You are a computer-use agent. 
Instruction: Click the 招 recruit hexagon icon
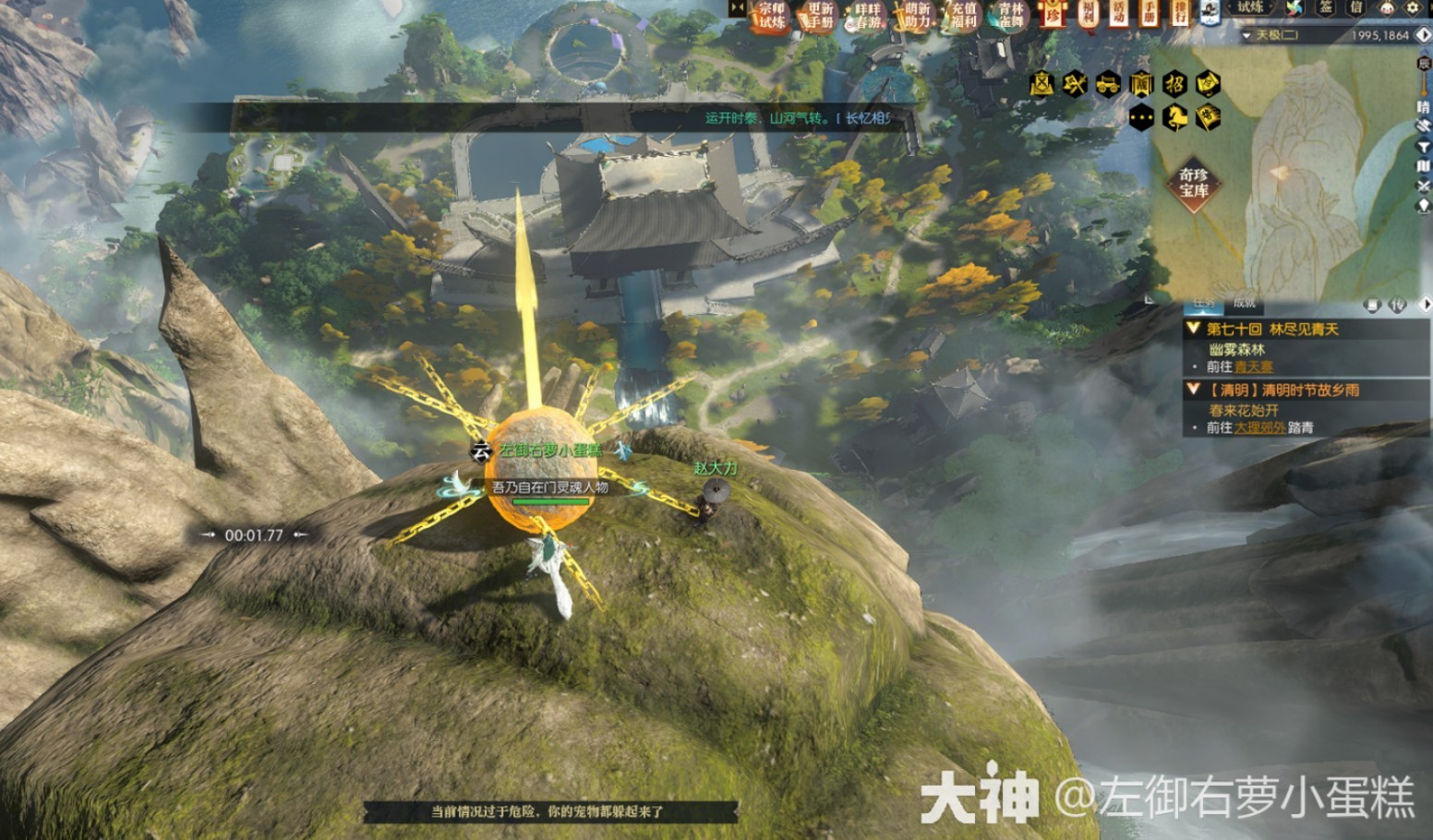(1174, 84)
